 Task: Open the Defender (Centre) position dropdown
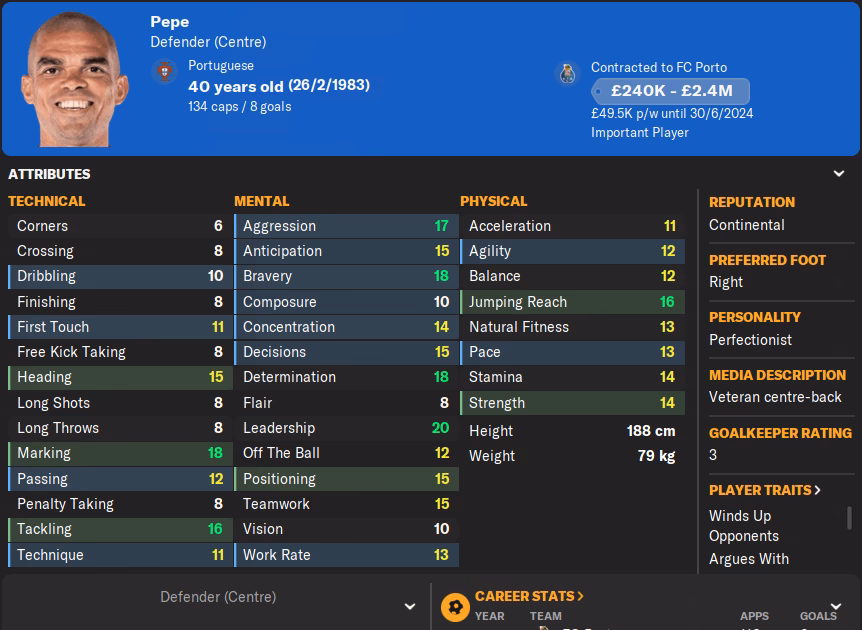[409, 606]
